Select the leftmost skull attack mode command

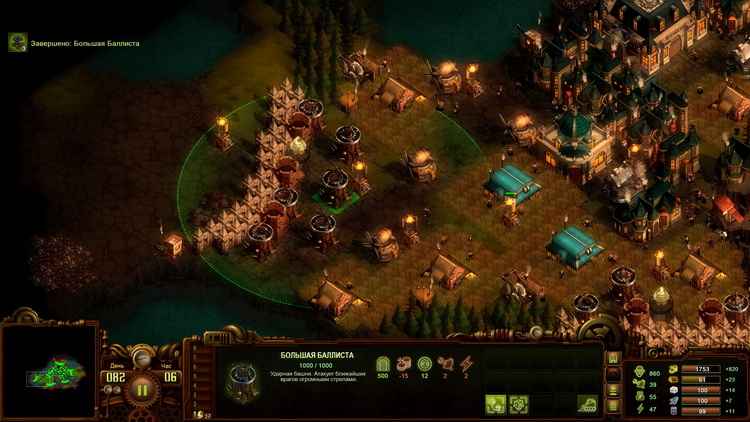495,404
